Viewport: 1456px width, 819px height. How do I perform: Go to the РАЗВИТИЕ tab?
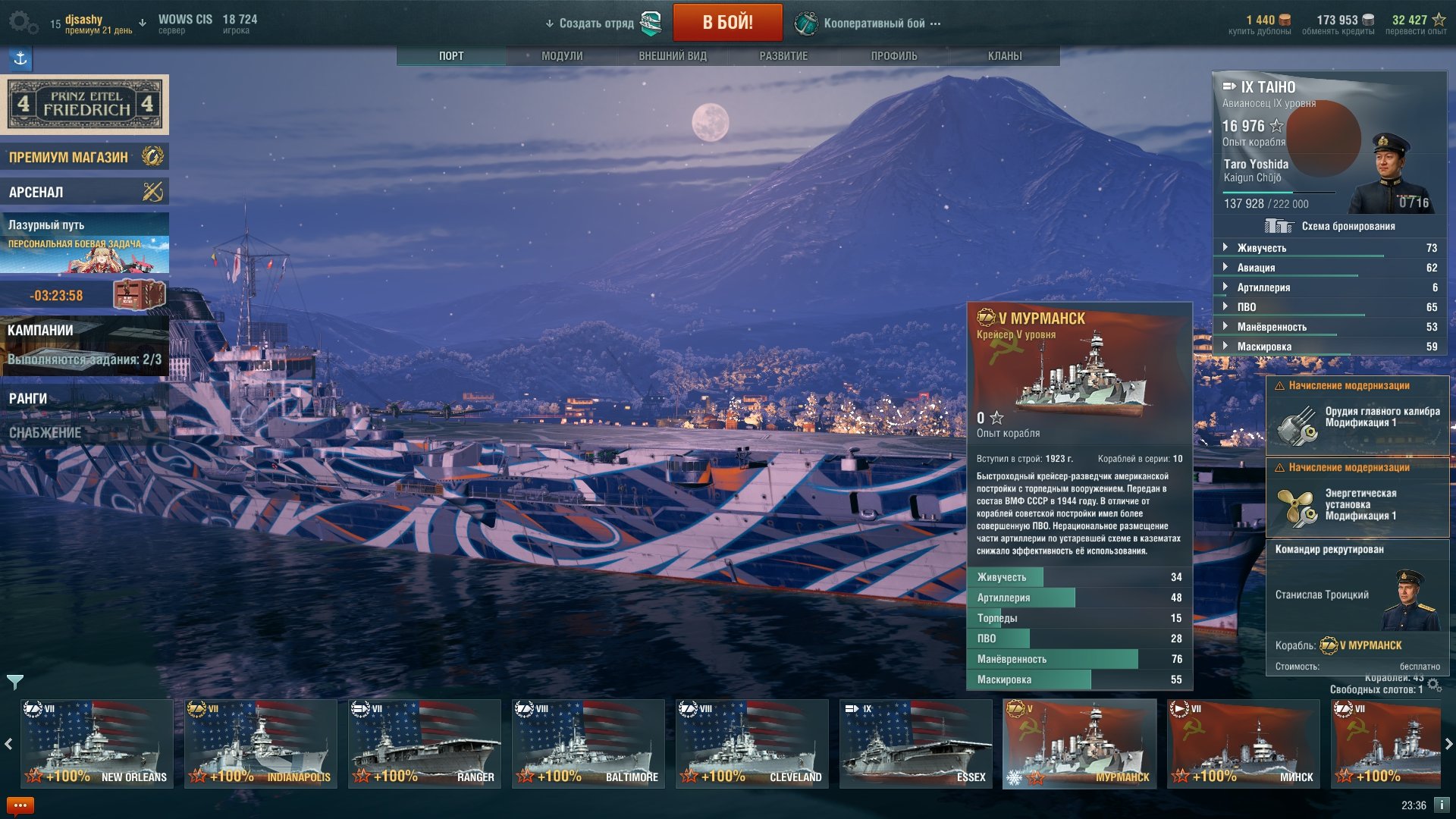point(783,56)
